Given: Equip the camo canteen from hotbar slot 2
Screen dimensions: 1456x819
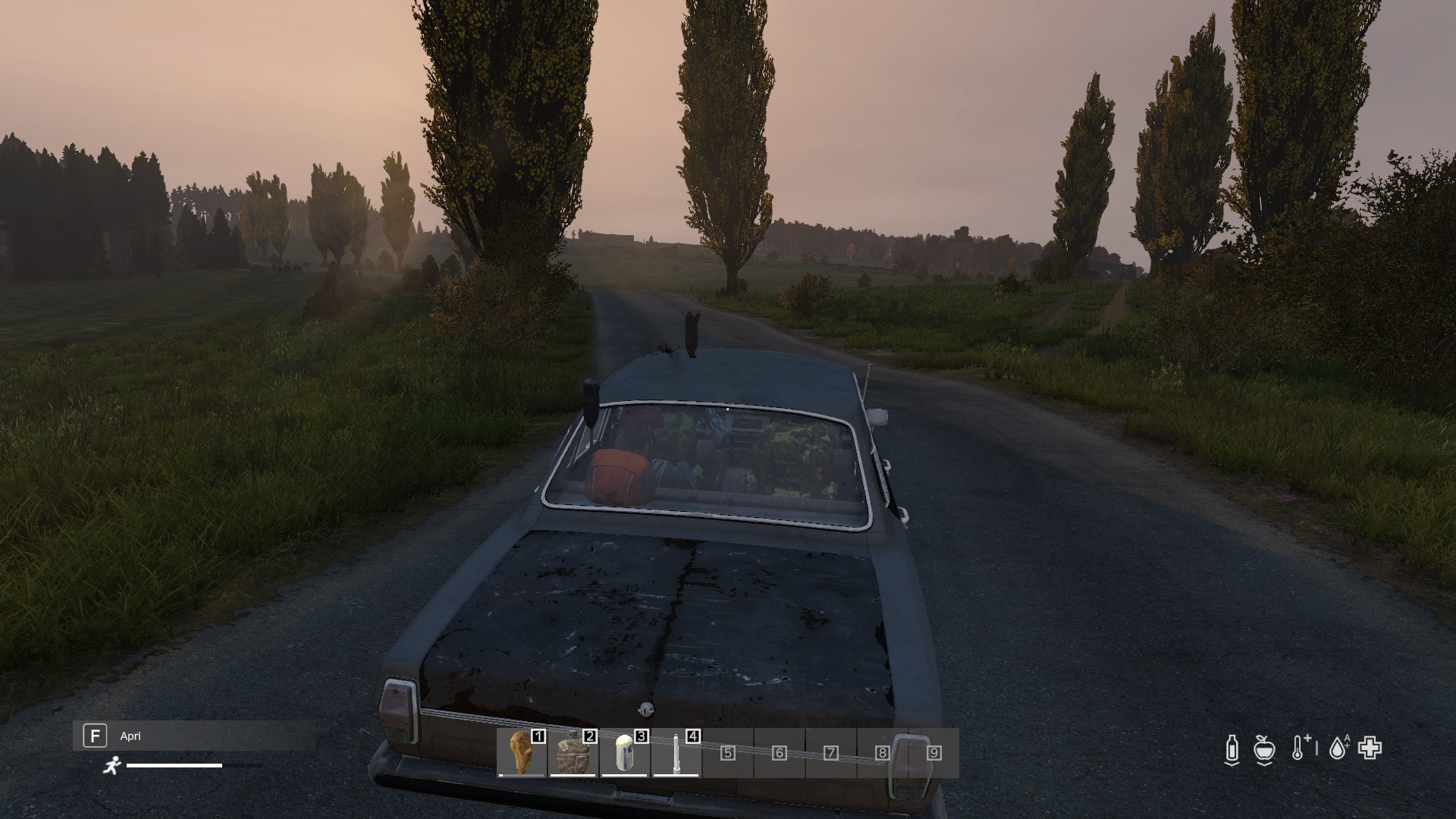Looking at the screenshot, I should 573,752.
